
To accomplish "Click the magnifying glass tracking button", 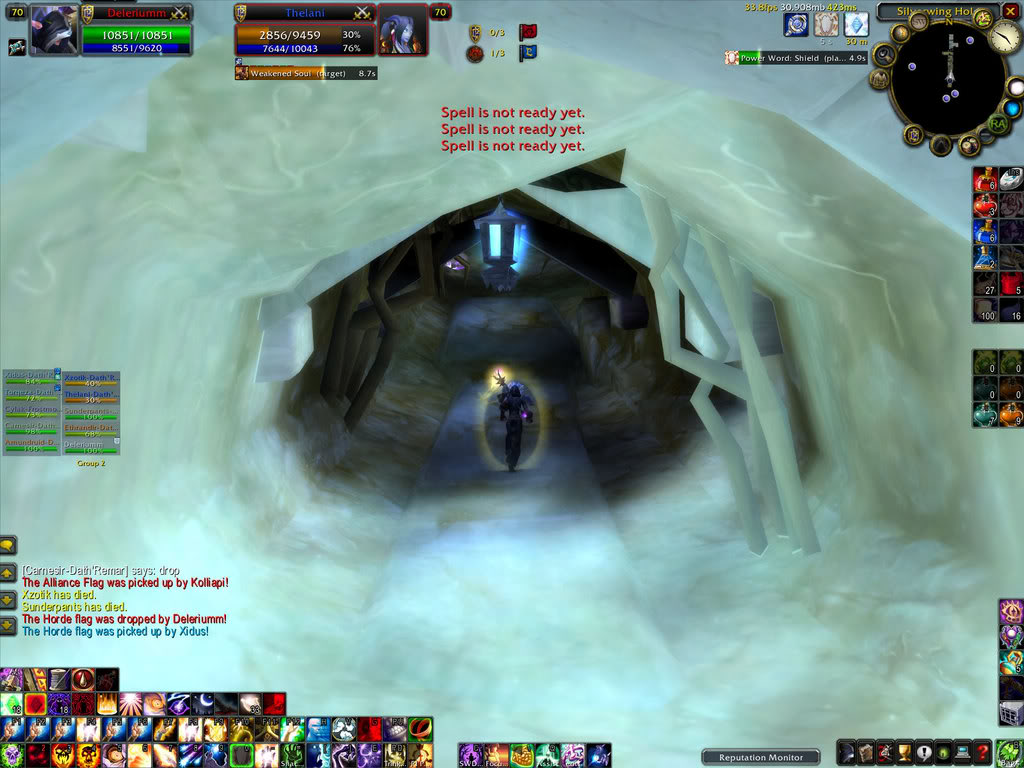I will point(884,54).
